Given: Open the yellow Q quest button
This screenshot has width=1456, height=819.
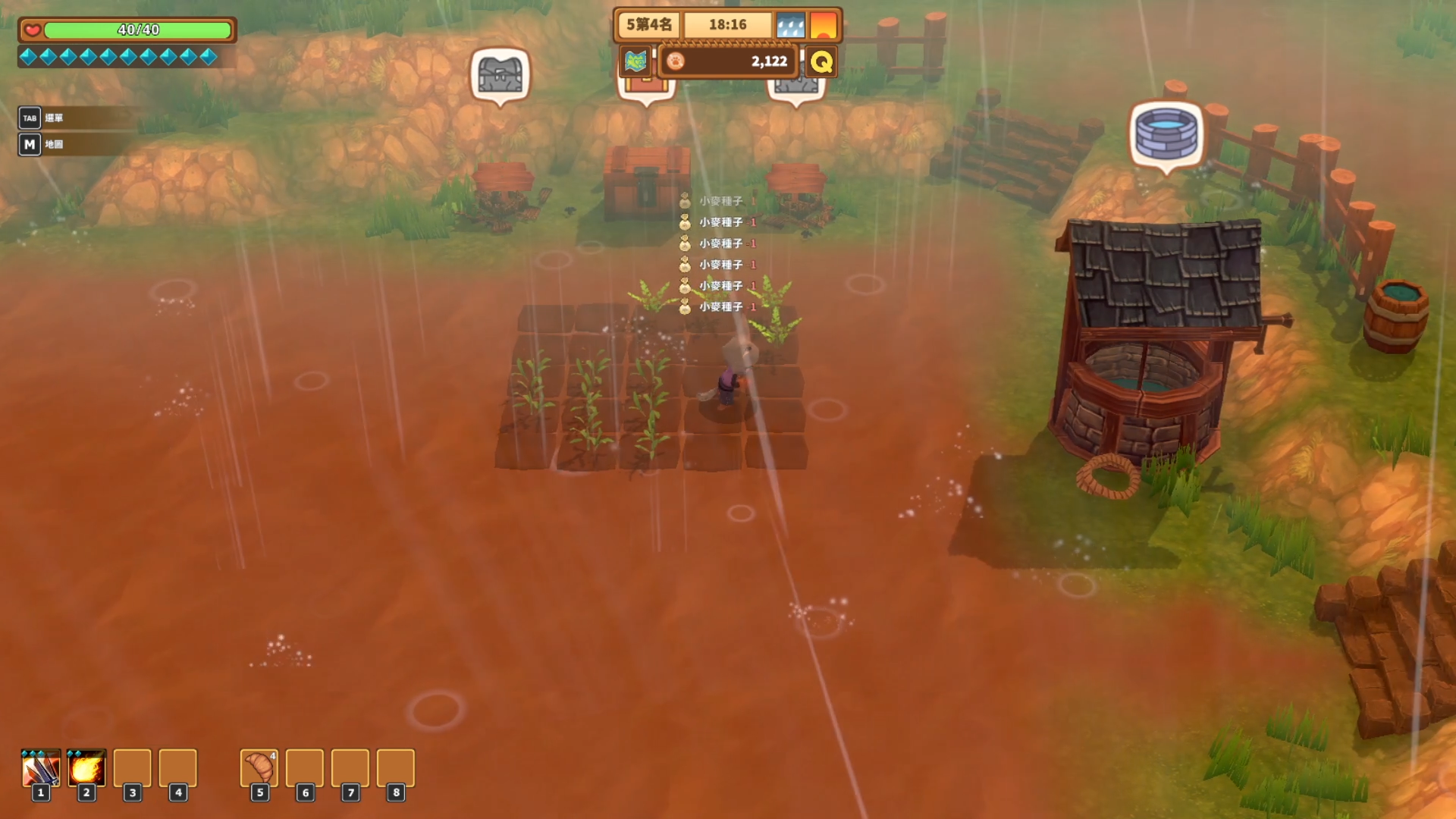Looking at the screenshot, I should coord(821,61).
